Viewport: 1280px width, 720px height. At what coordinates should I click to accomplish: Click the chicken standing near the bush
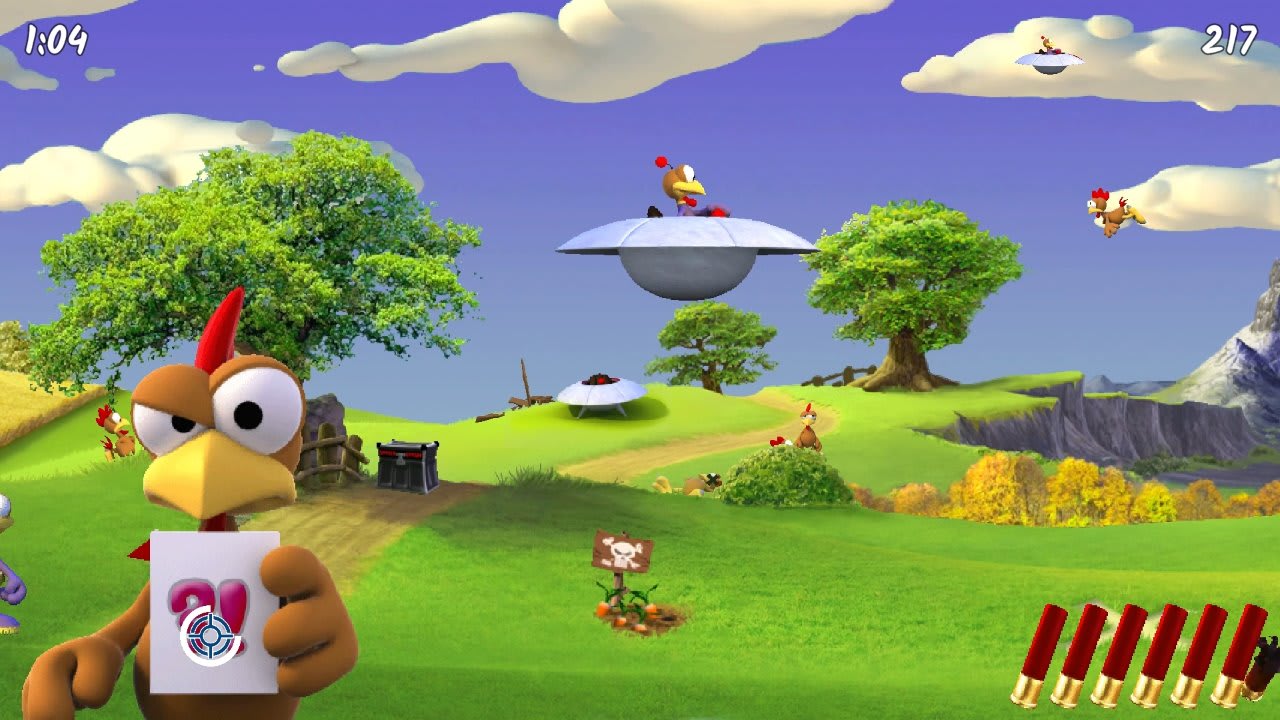[808, 430]
